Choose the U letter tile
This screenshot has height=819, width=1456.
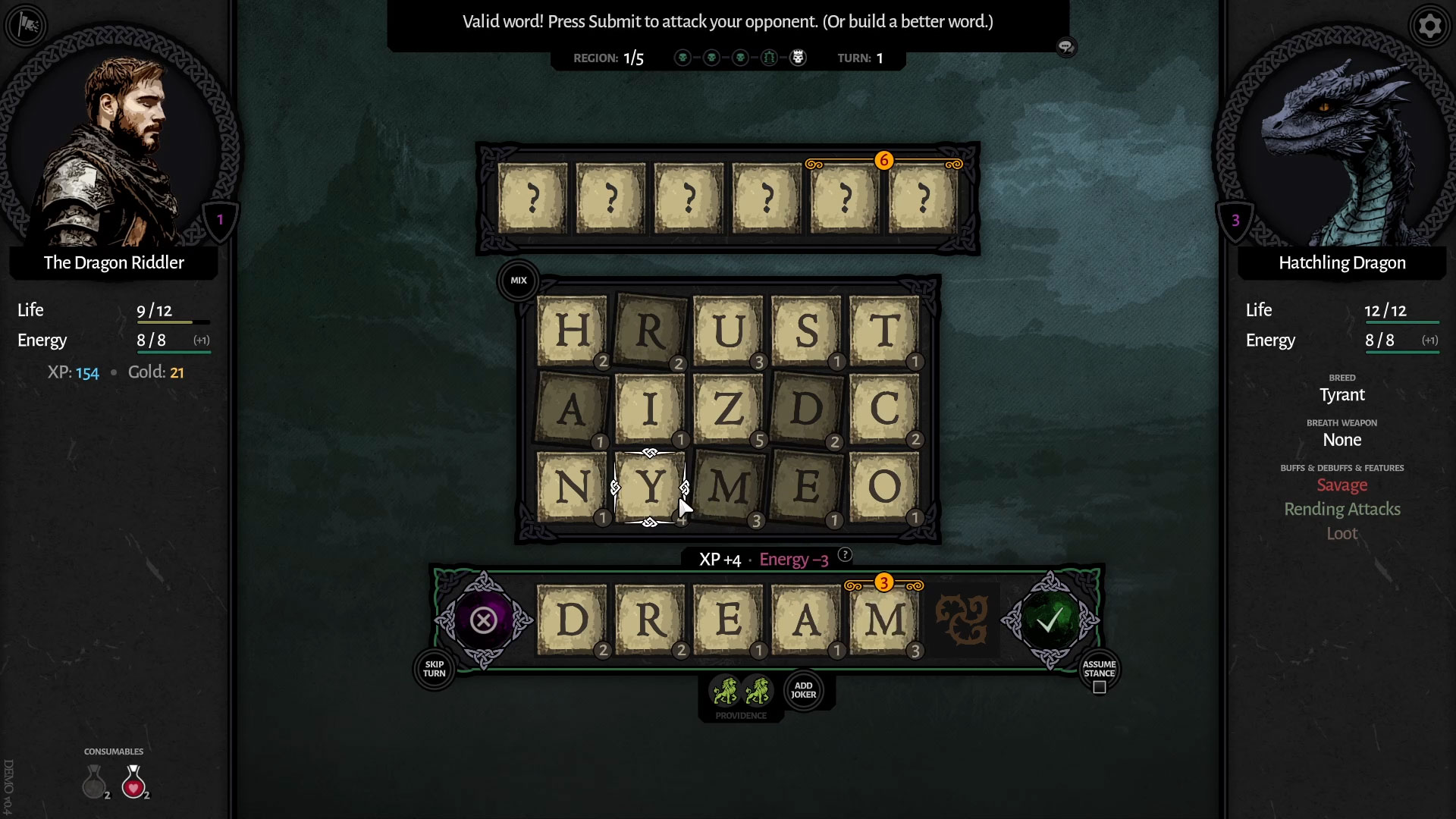(x=727, y=331)
